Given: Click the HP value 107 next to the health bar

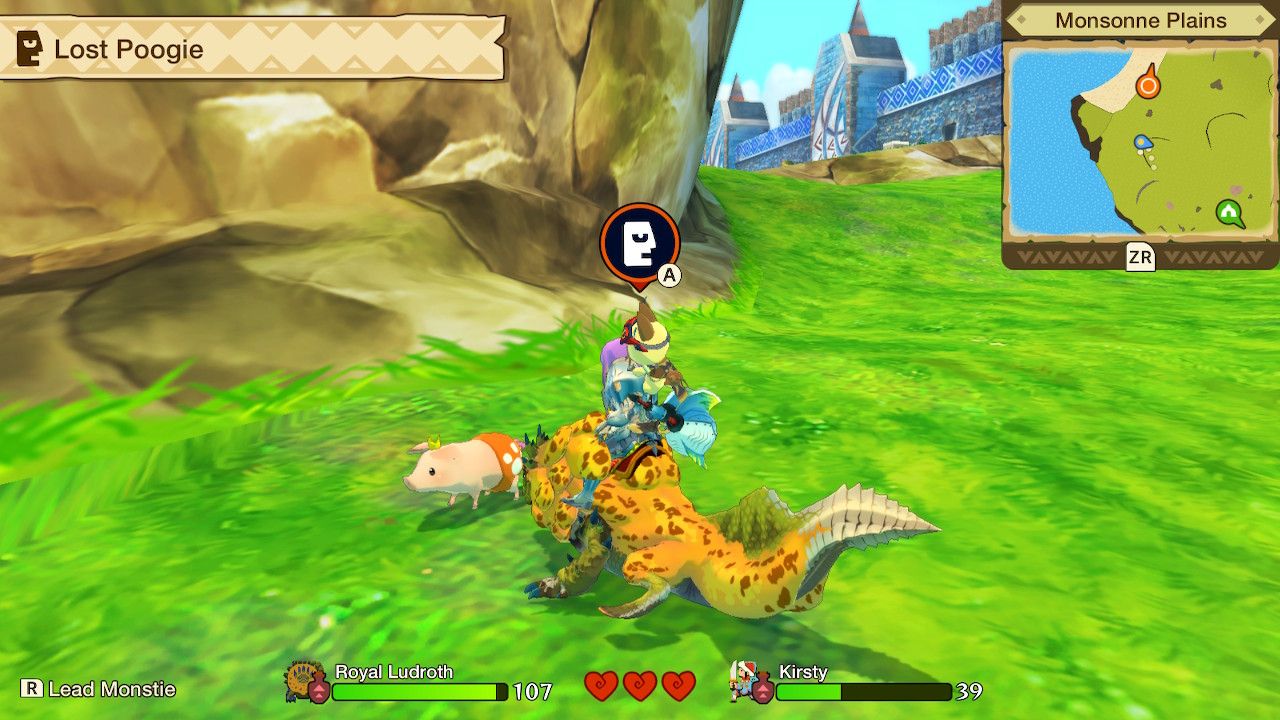Looking at the screenshot, I should pyautogui.click(x=531, y=690).
